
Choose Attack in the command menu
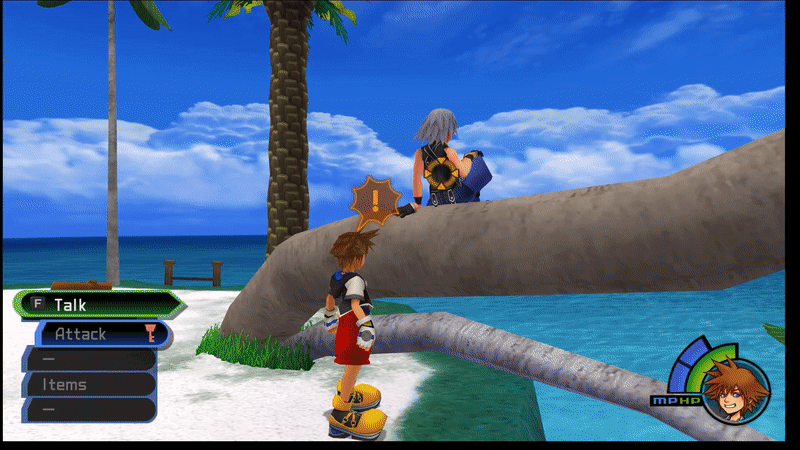pos(100,334)
